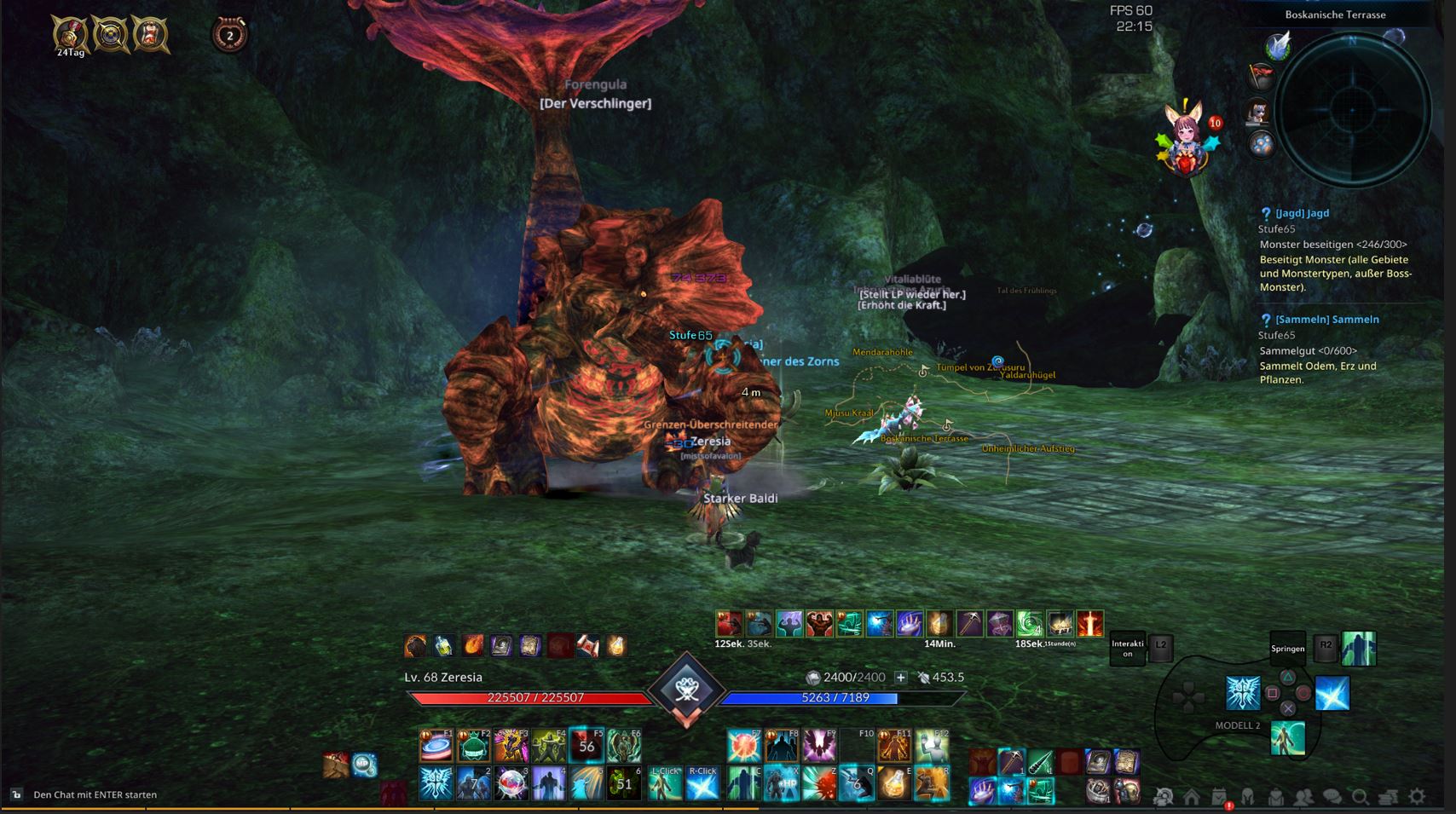Open the cat pet icon beside minimap
The width and height of the screenshot is (1456, 814).
pos(1259,110)
